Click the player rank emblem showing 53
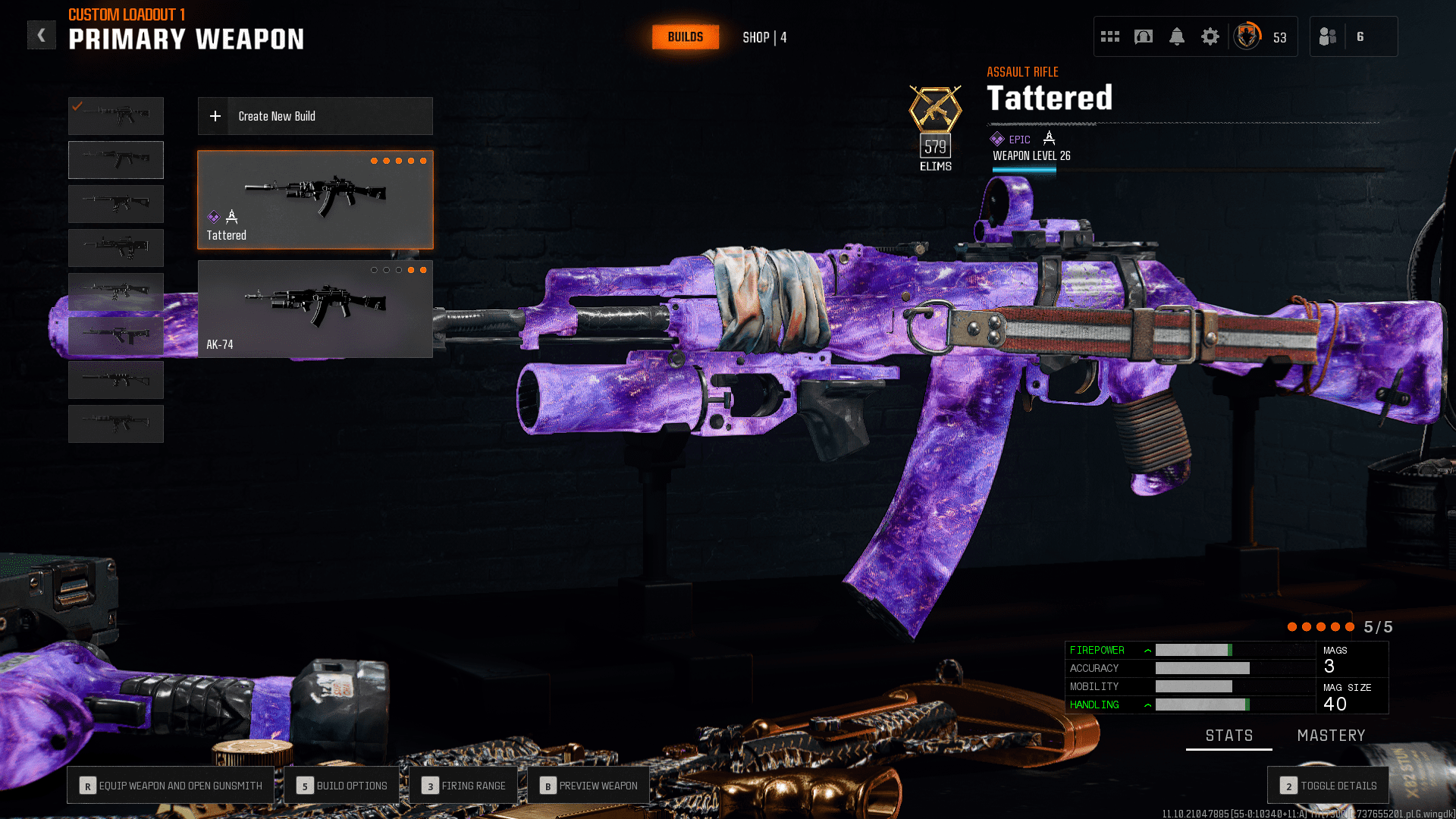The width and height of the screenshot is (1456, 819). pyautogui.click(x=1247, y=36)
